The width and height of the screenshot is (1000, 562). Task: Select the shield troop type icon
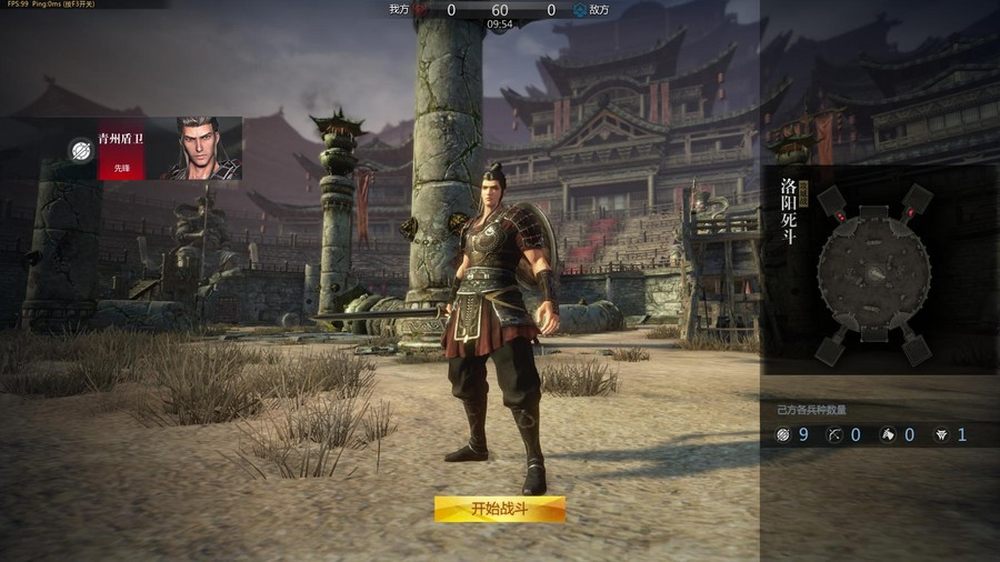pyautogui.click(x=783, y=435)
